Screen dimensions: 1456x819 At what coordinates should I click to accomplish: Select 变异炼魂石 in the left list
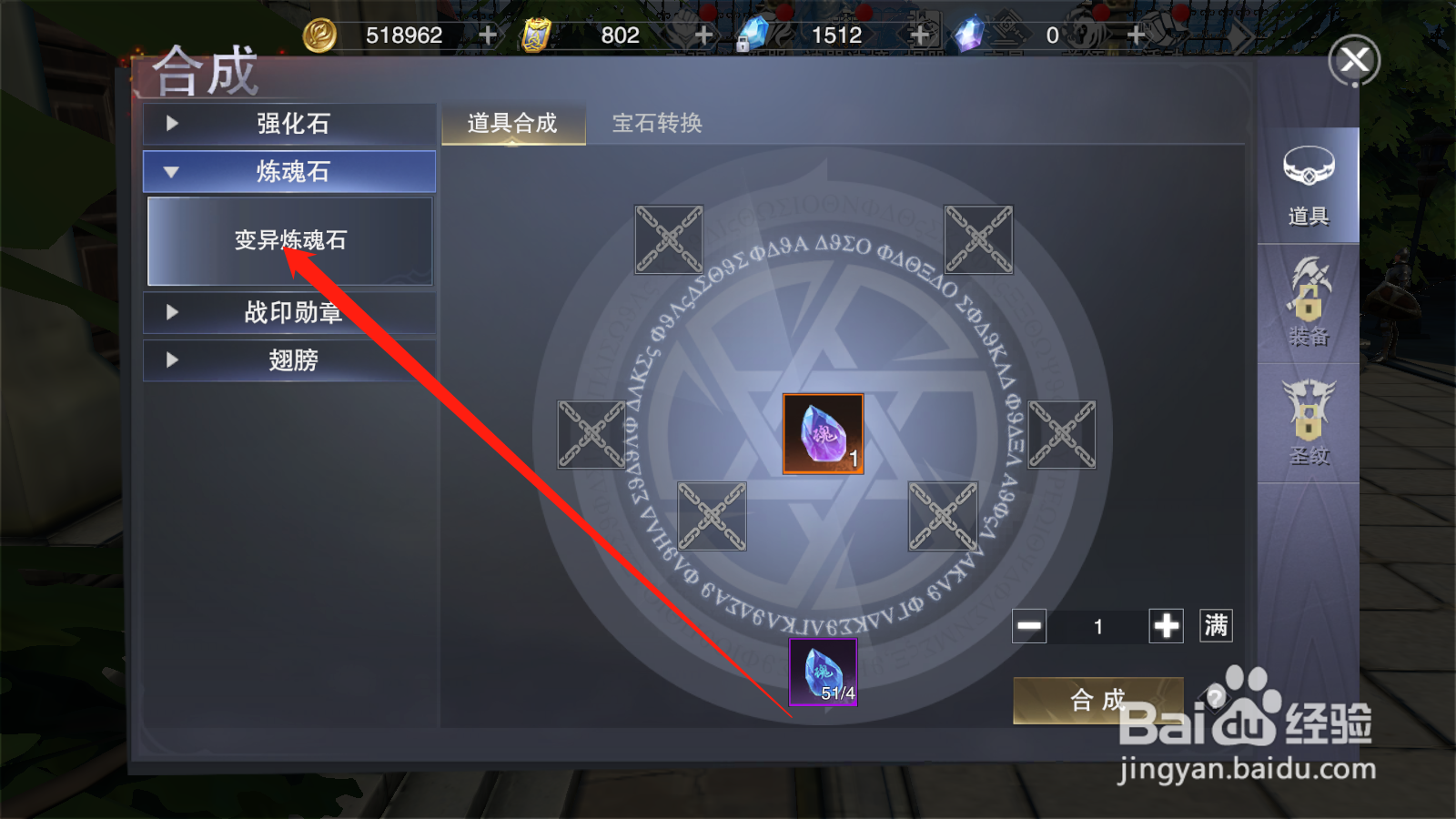(288, 240)
